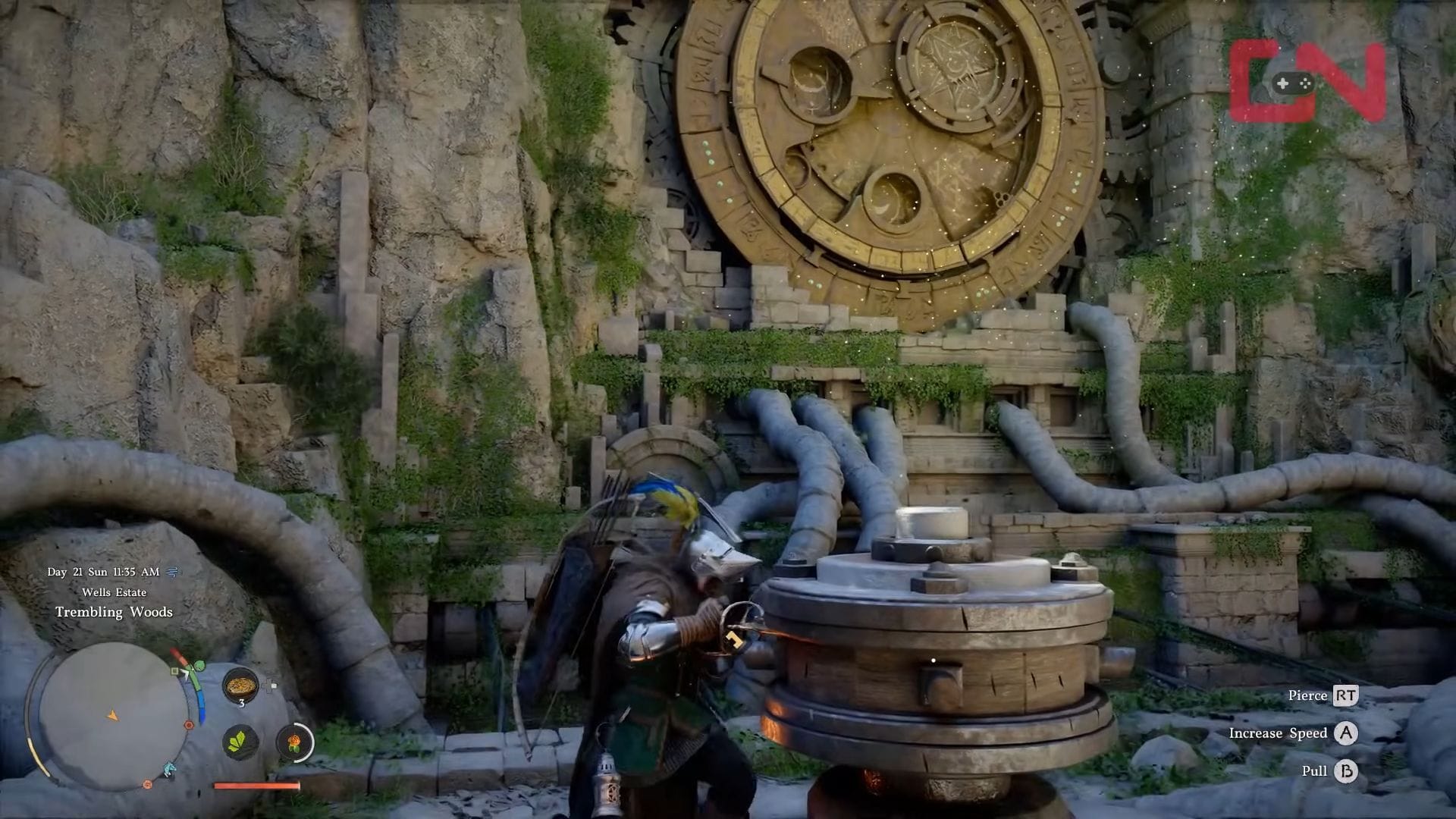This screenshot has height=819, width=1456.
Task: Click the upper orange hexagon waypoint marker
Action: [188, 723]
